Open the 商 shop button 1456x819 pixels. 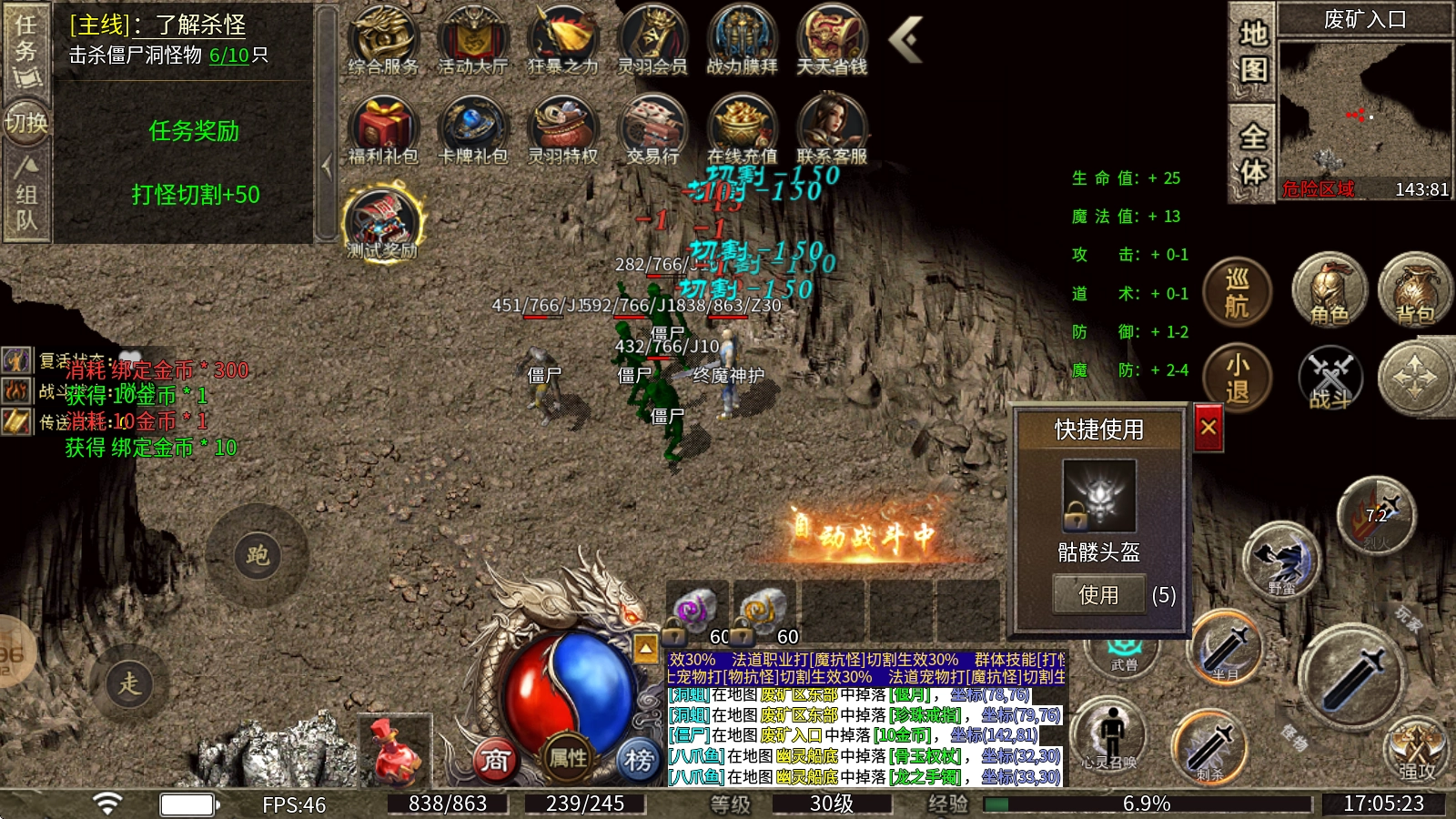point(495,758)
